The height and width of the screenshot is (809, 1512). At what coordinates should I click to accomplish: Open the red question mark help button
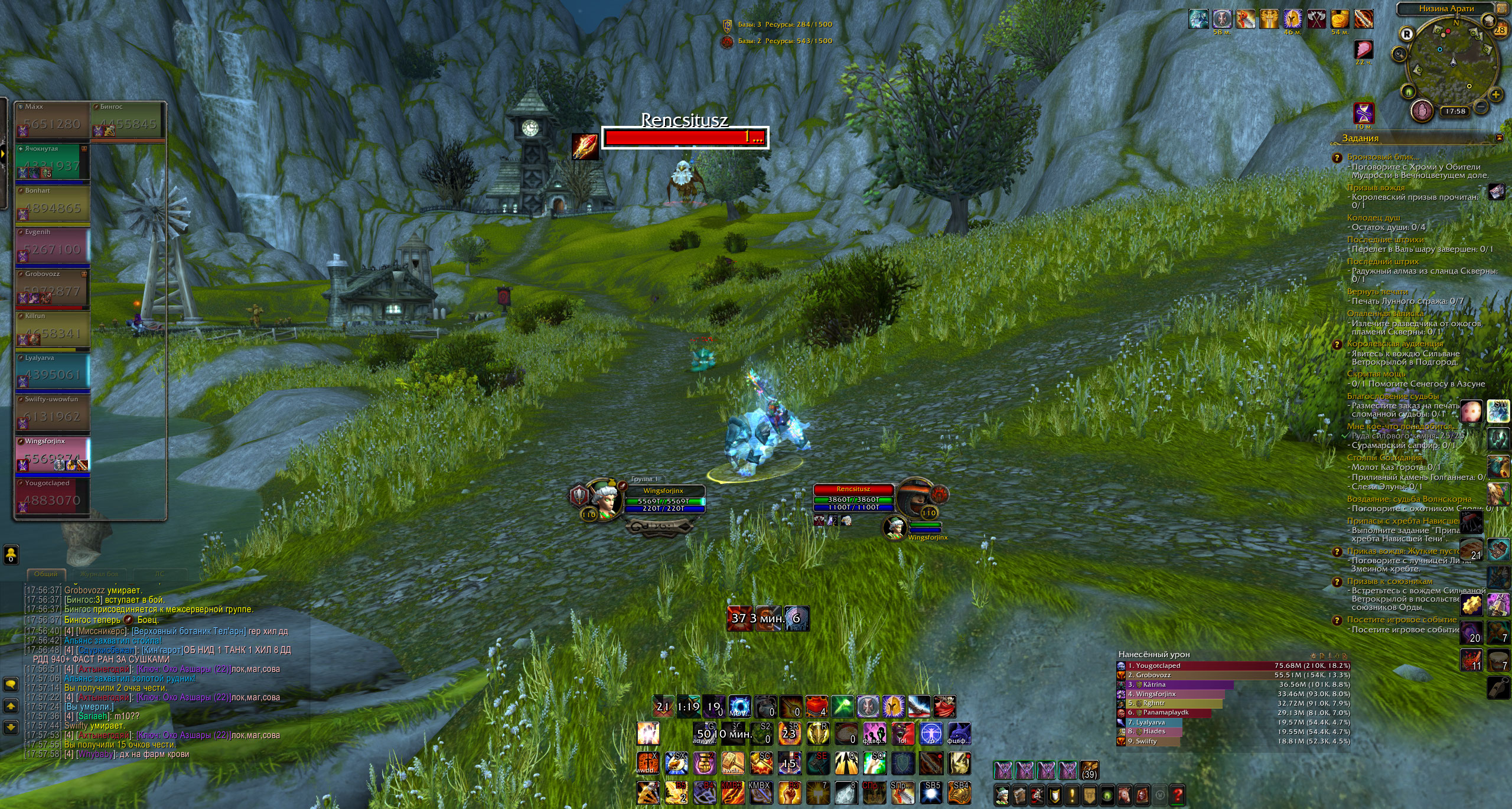pos(1177,795)
